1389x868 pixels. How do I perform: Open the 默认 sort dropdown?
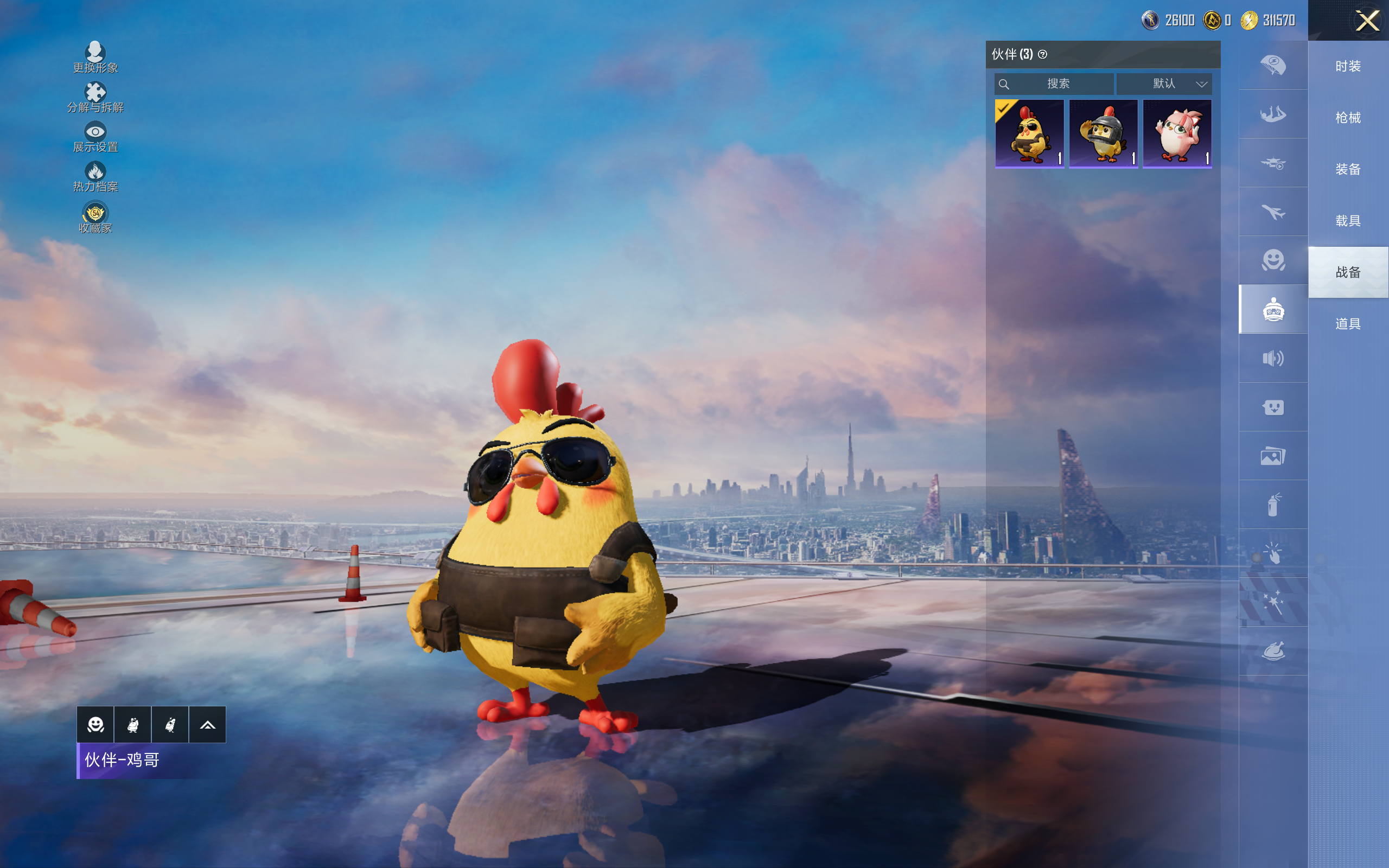1165,84
